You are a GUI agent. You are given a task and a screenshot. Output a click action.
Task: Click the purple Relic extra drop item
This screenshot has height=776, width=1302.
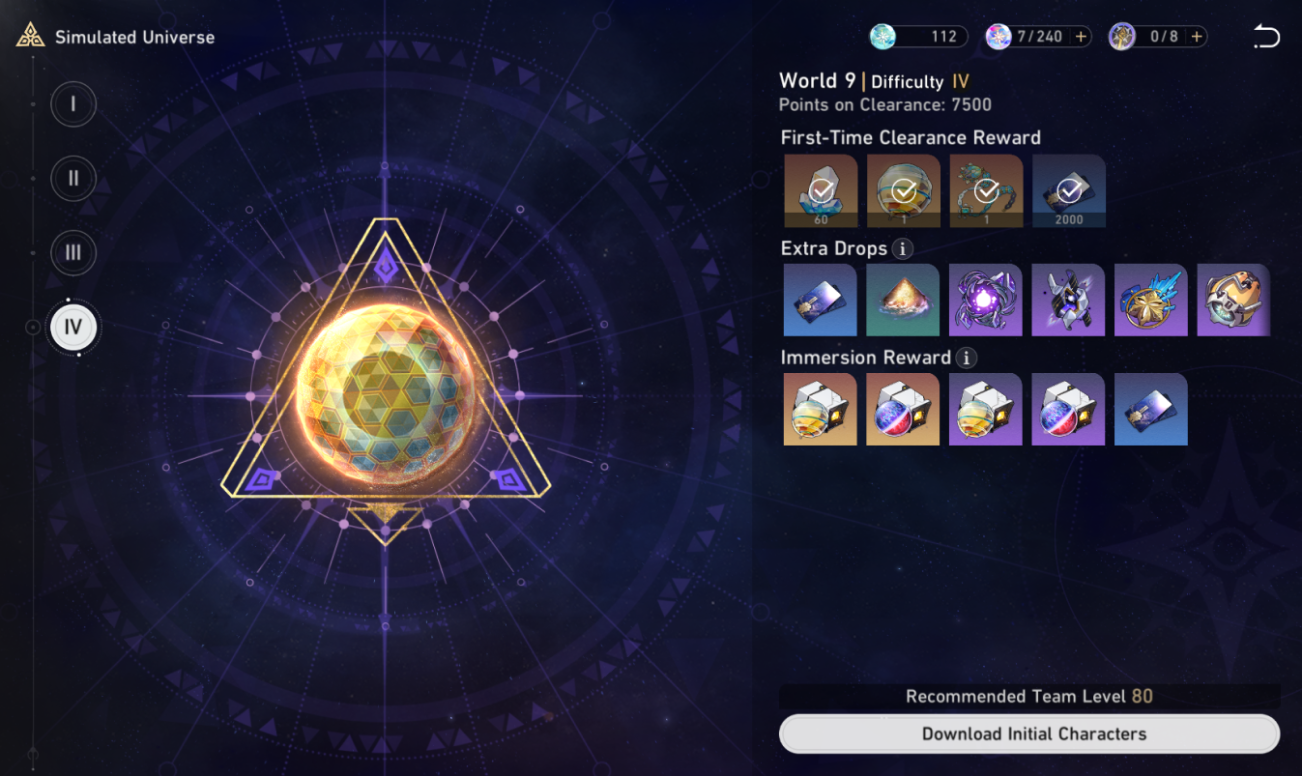point(985,299)
